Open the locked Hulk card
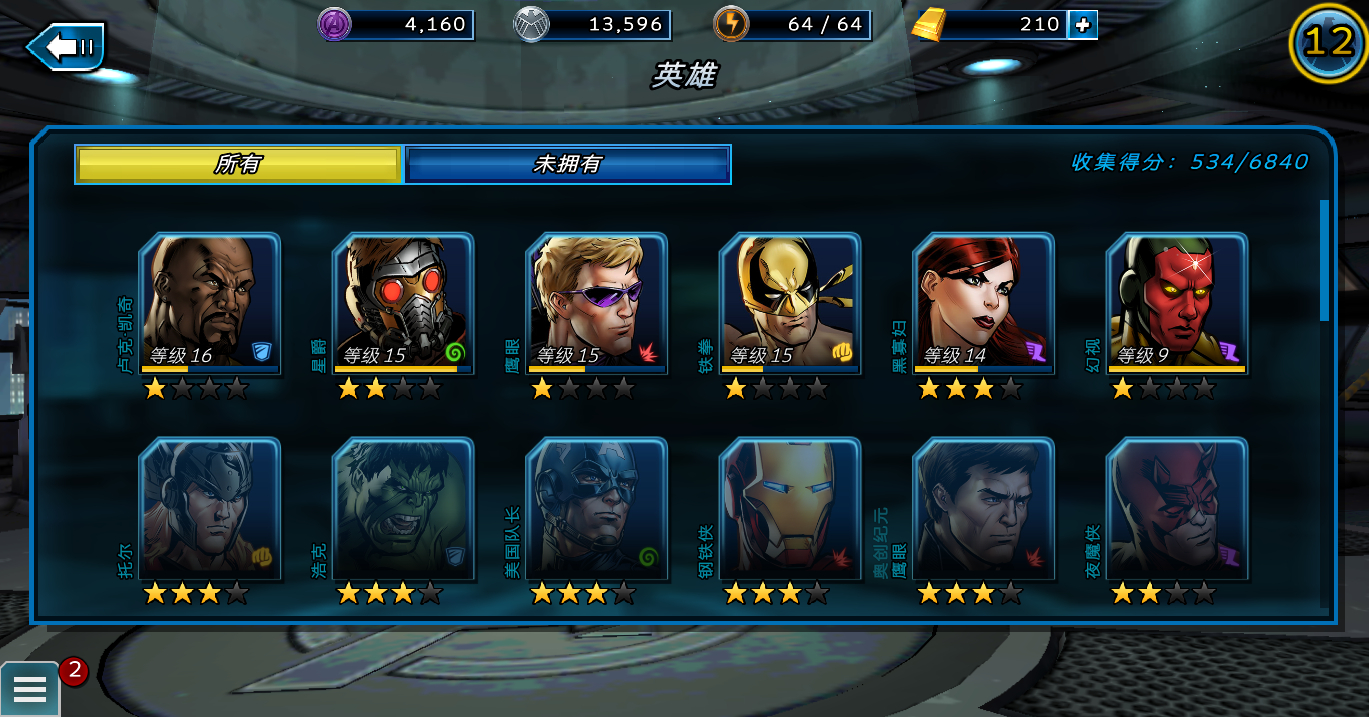1369x717 pixels. coord(403,508)
